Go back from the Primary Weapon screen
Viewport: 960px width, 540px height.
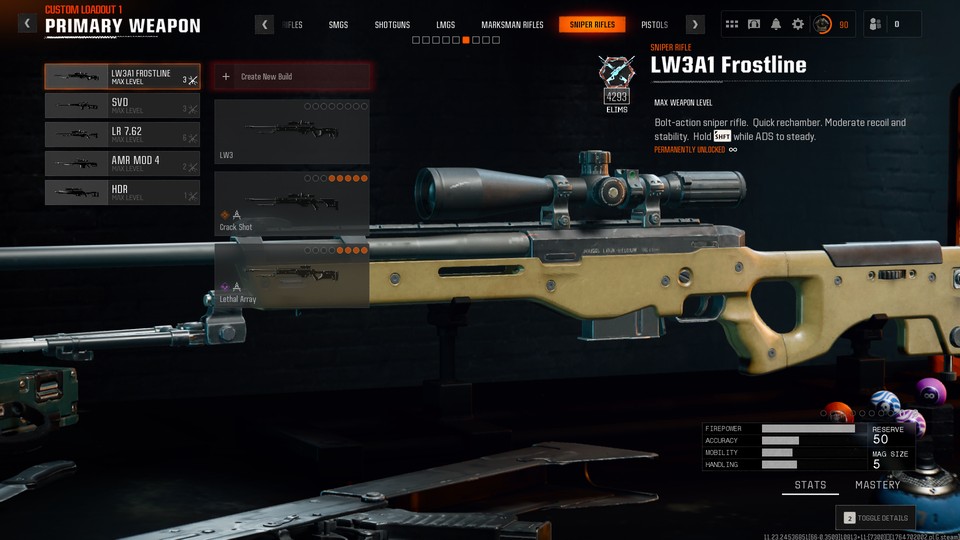click(27, 24)
